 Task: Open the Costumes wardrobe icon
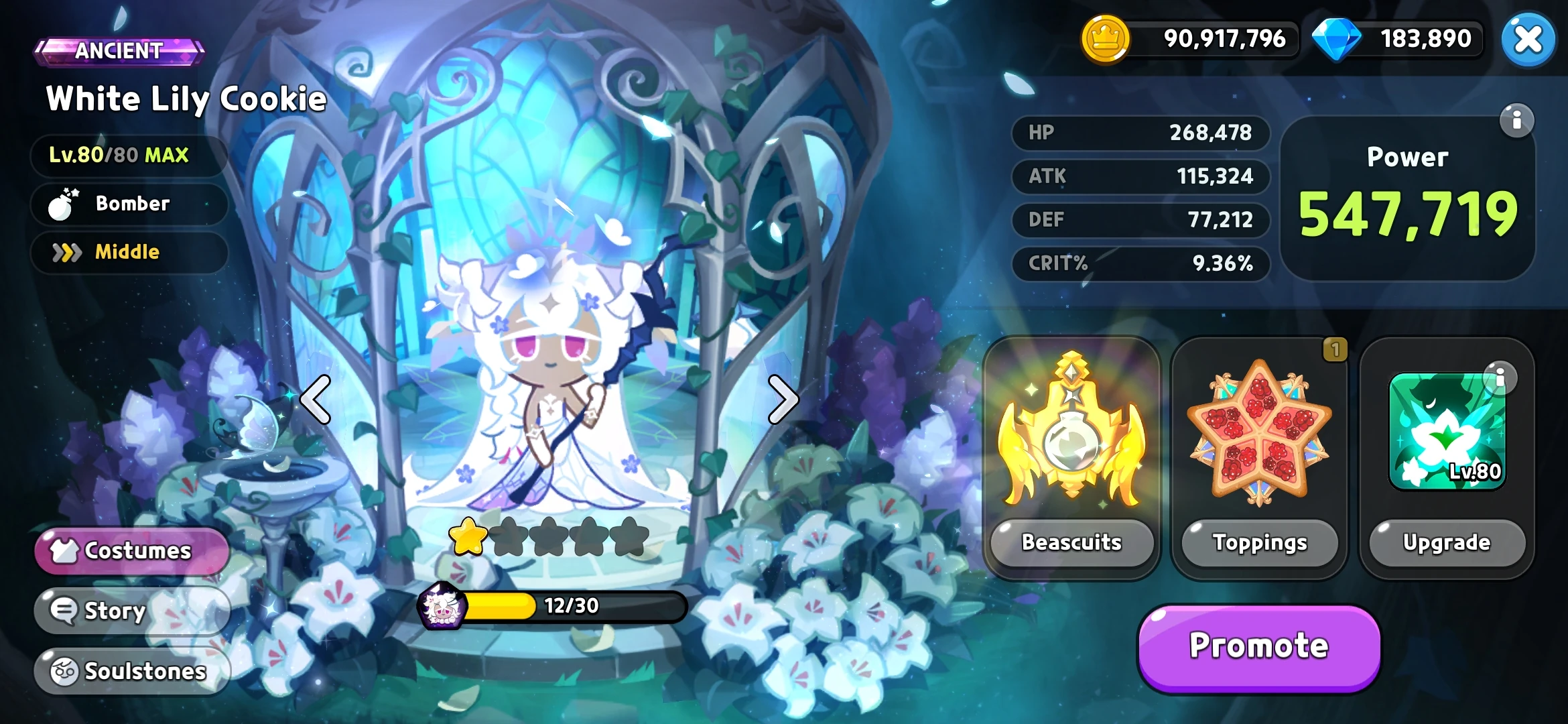tap(64, 550)
